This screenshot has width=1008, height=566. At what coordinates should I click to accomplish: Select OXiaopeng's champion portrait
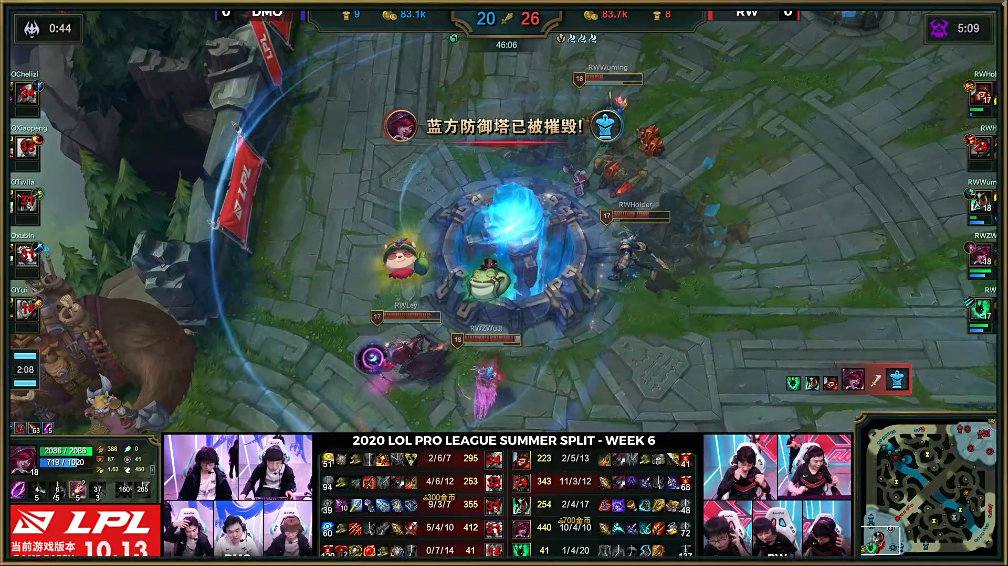pyautogui.click(x=27, y=147)
